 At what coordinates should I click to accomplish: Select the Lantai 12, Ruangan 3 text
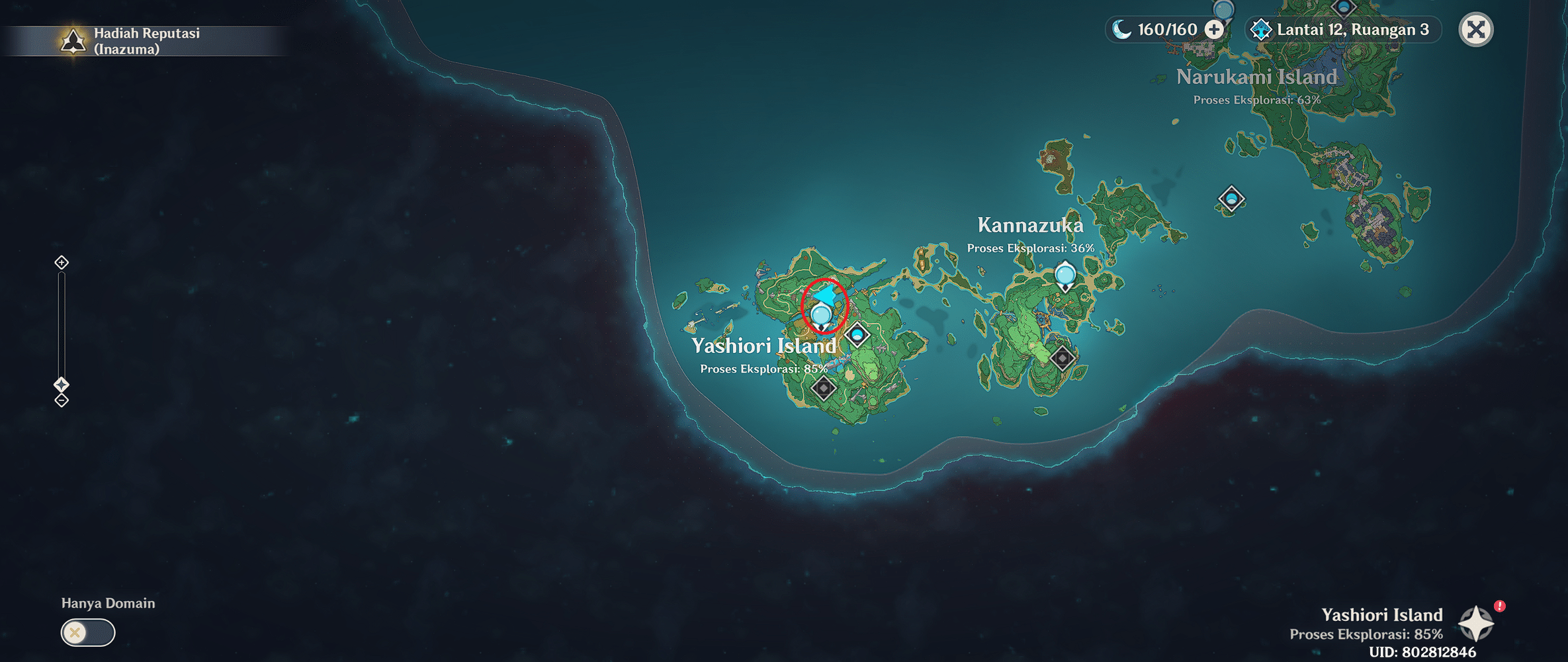pyautogui.click(x=1351, y=30)
